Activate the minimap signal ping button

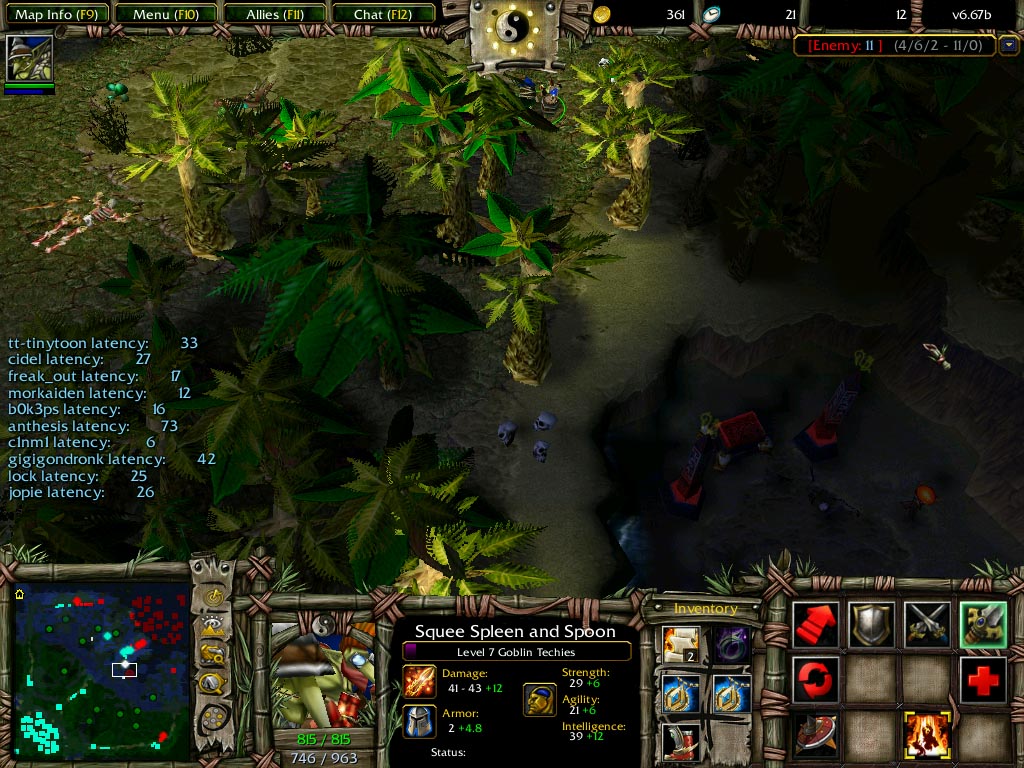pos(212,598)
